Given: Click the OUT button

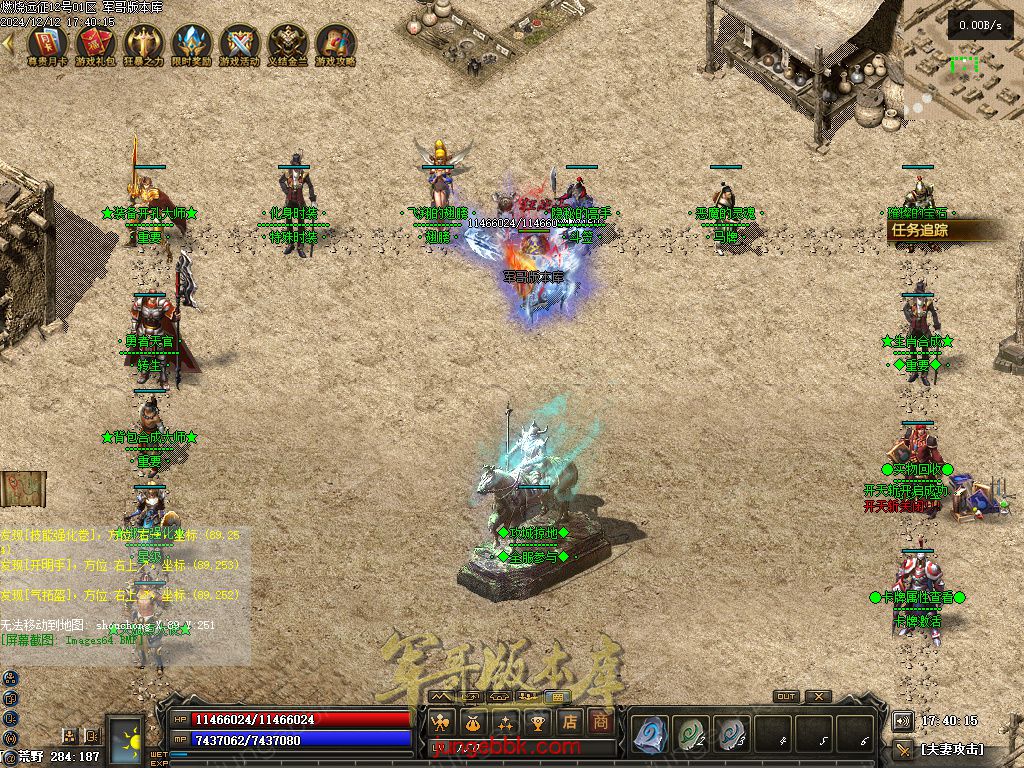Looking at the screenshot, I should coord(786,697).
